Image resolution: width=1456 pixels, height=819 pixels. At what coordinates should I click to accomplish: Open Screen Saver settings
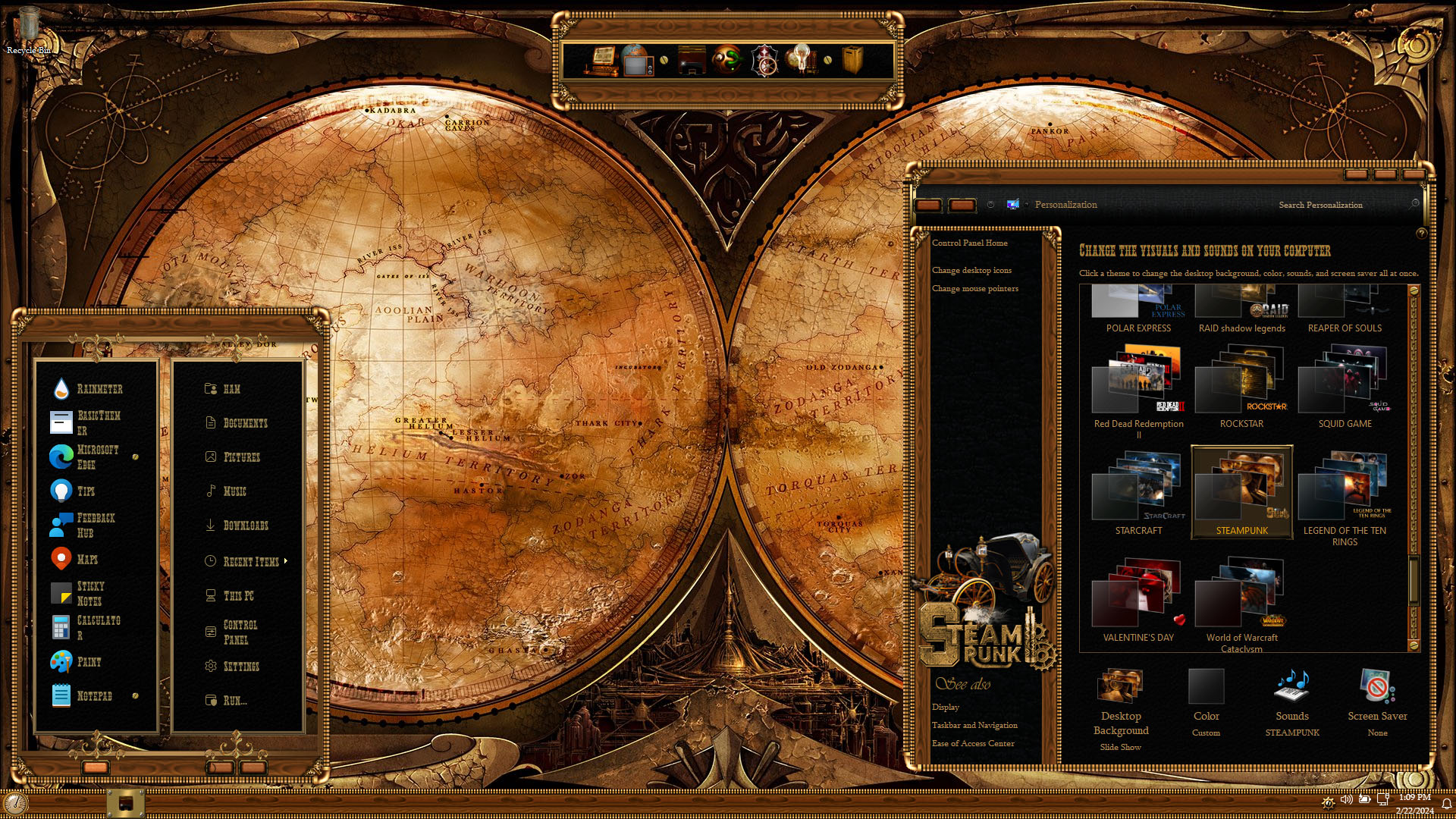point(1377,702)
